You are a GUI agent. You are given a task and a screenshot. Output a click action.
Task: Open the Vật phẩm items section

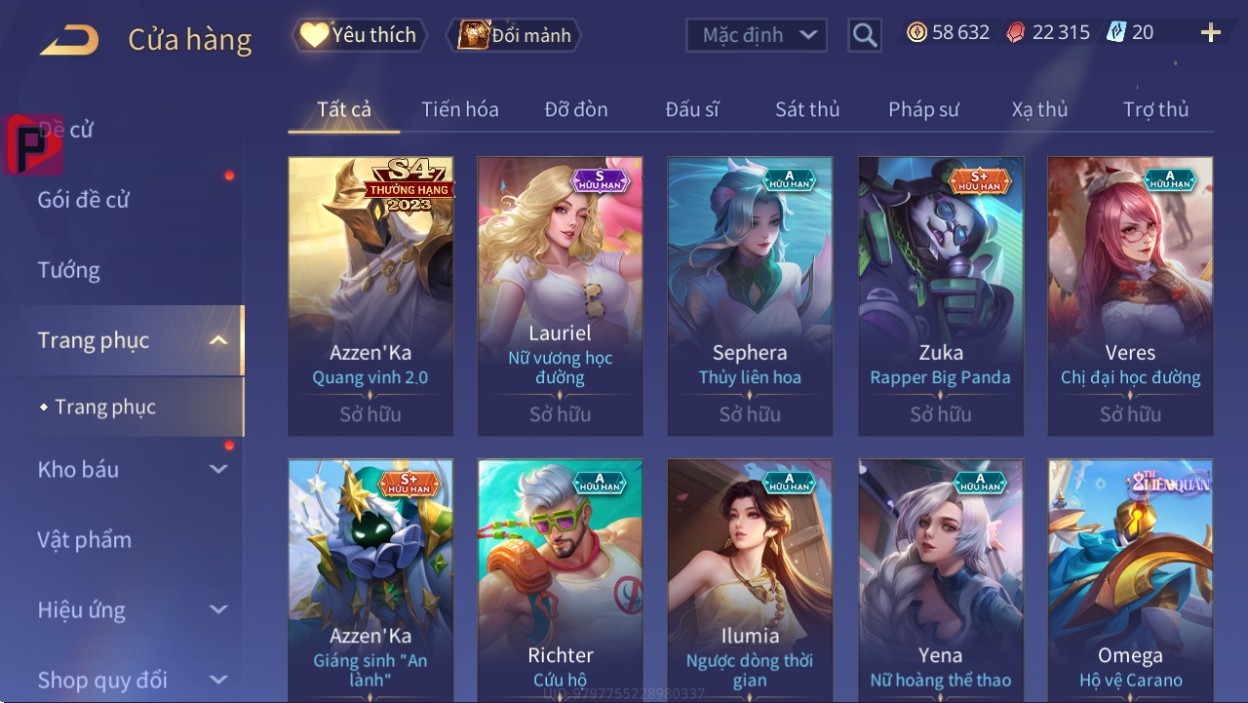(x=85, y=540)
